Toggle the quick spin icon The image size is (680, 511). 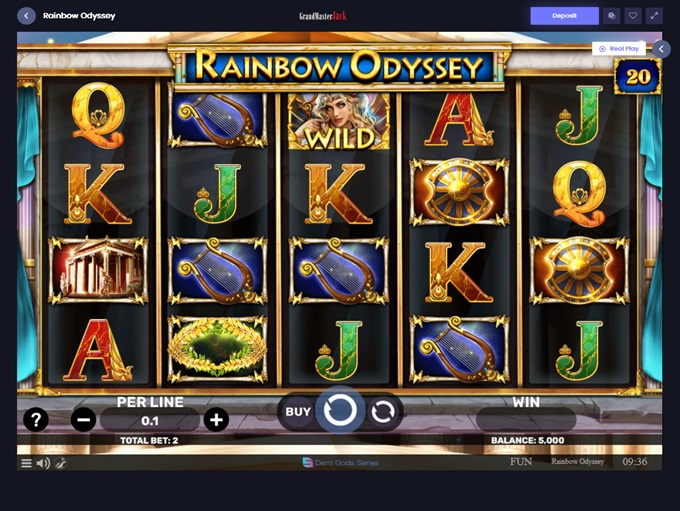[60, 463]
